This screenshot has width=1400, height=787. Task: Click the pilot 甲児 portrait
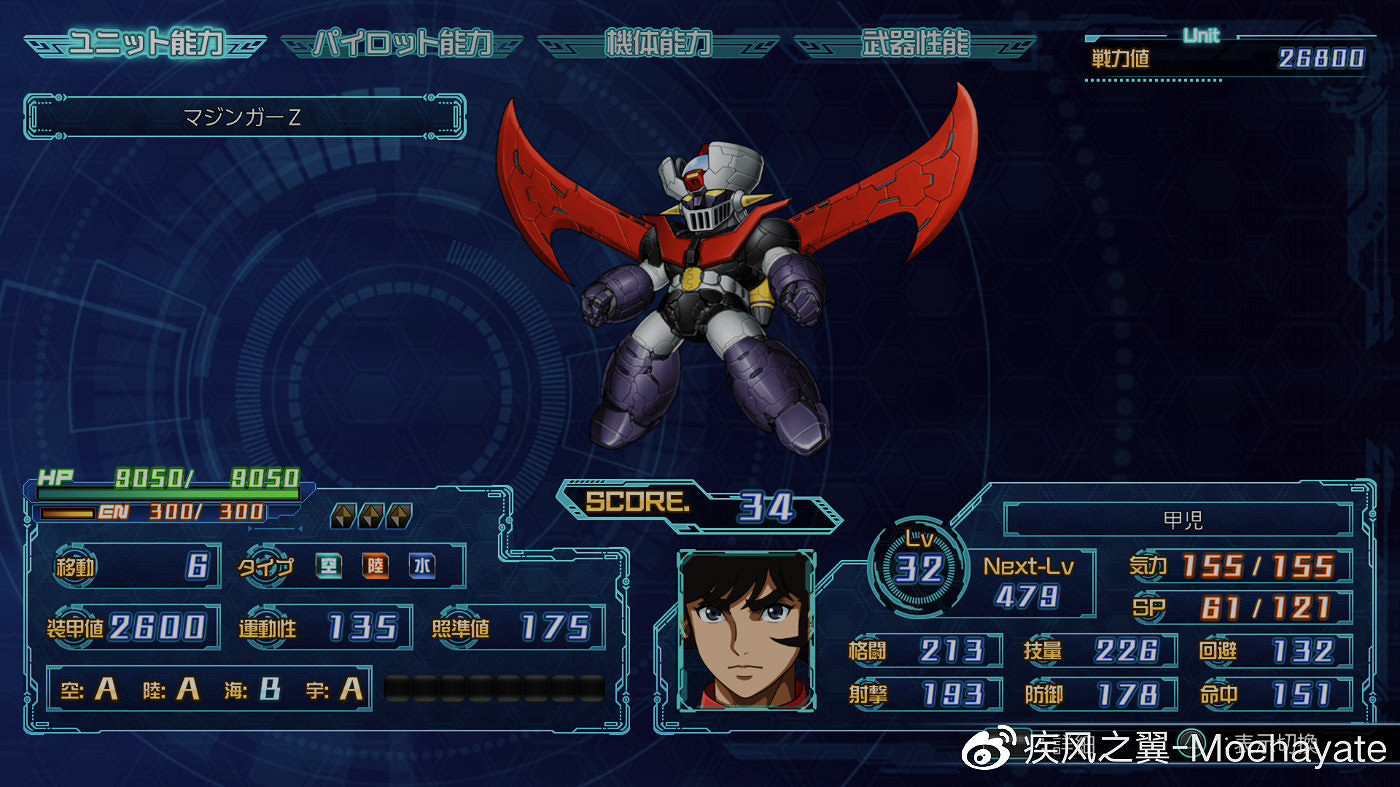(x=746, y=630)
